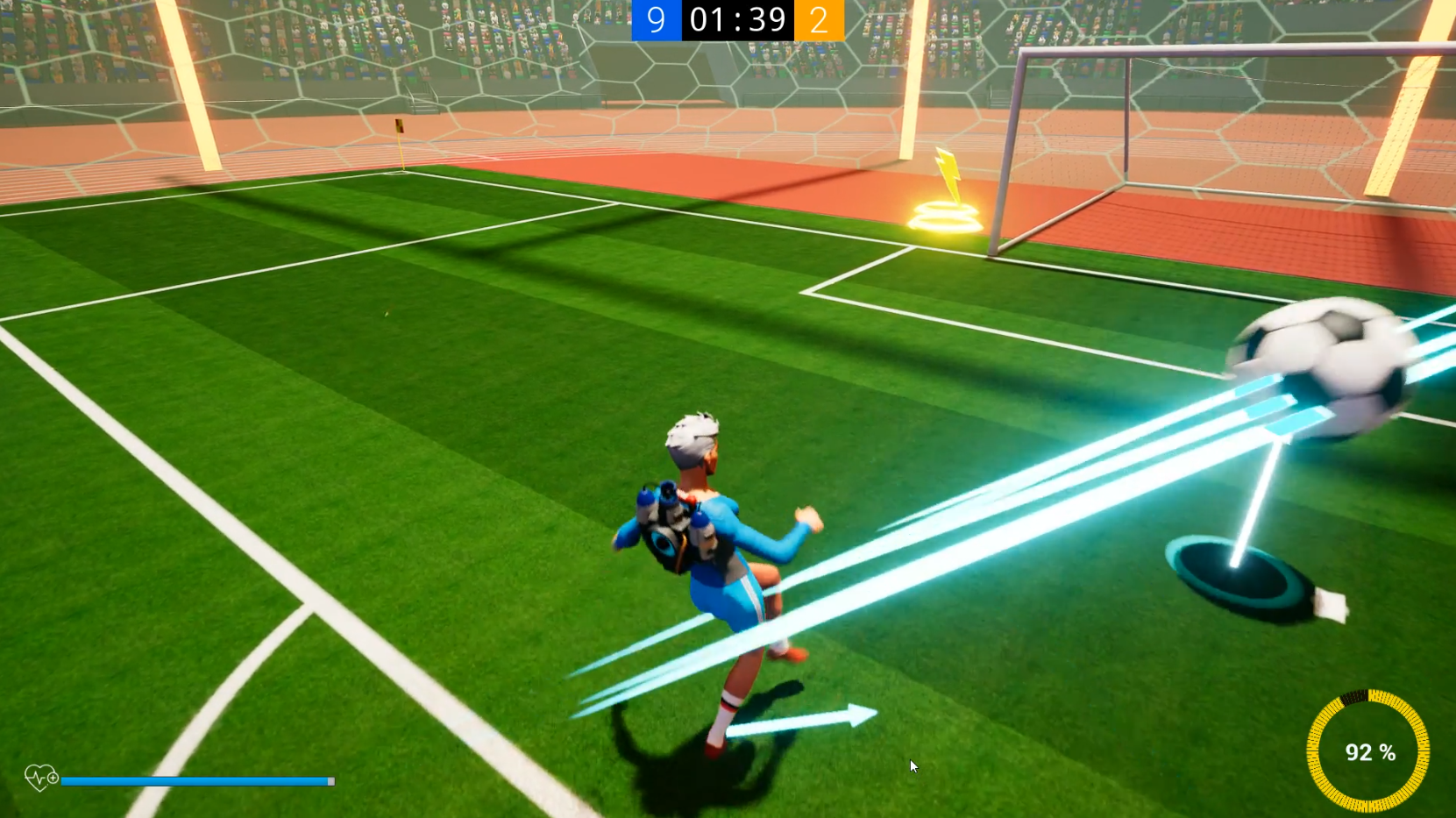
Task: Click the health heart icon
Action: pos(39,777)
